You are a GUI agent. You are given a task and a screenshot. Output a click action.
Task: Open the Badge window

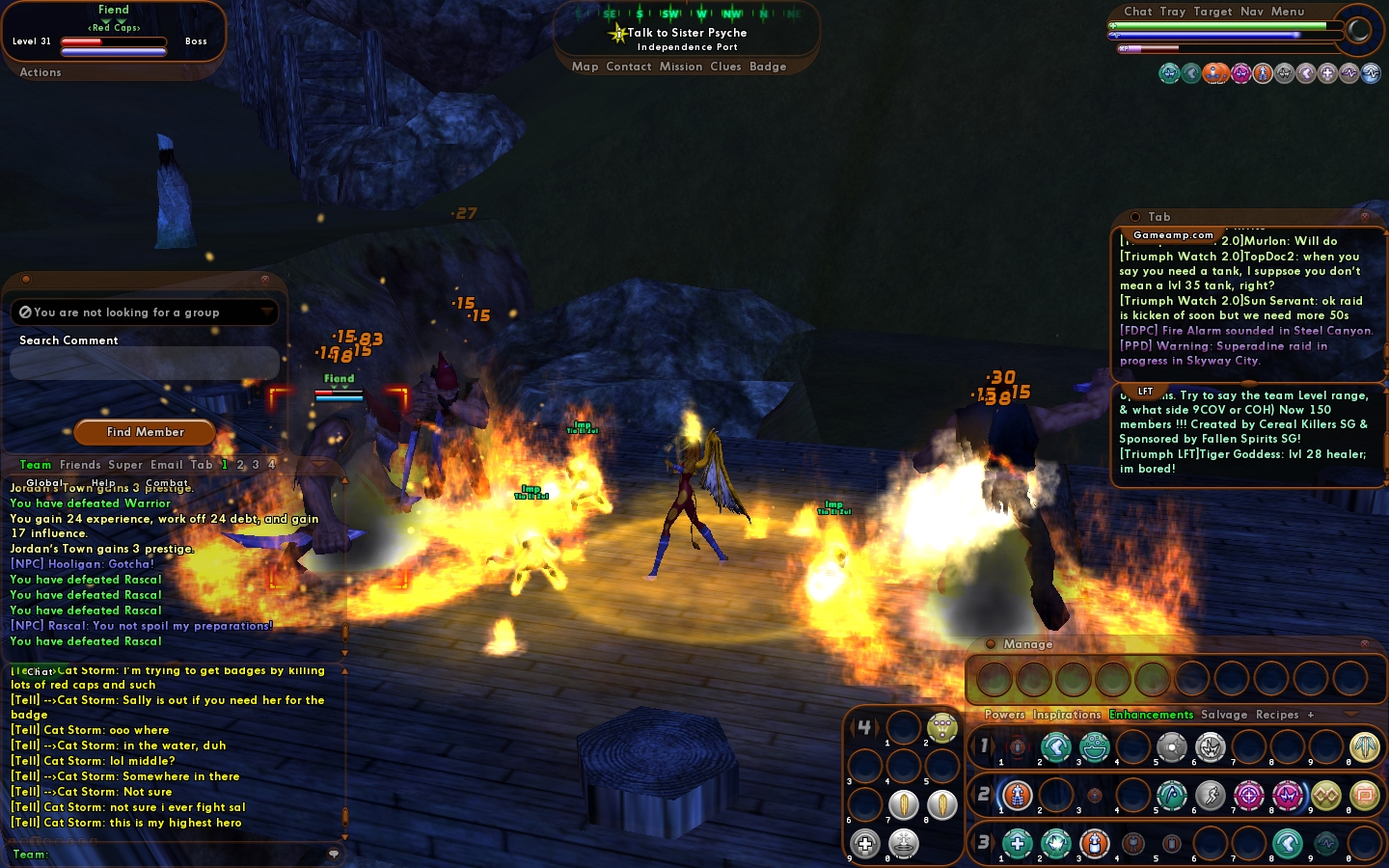click(768, 67)
